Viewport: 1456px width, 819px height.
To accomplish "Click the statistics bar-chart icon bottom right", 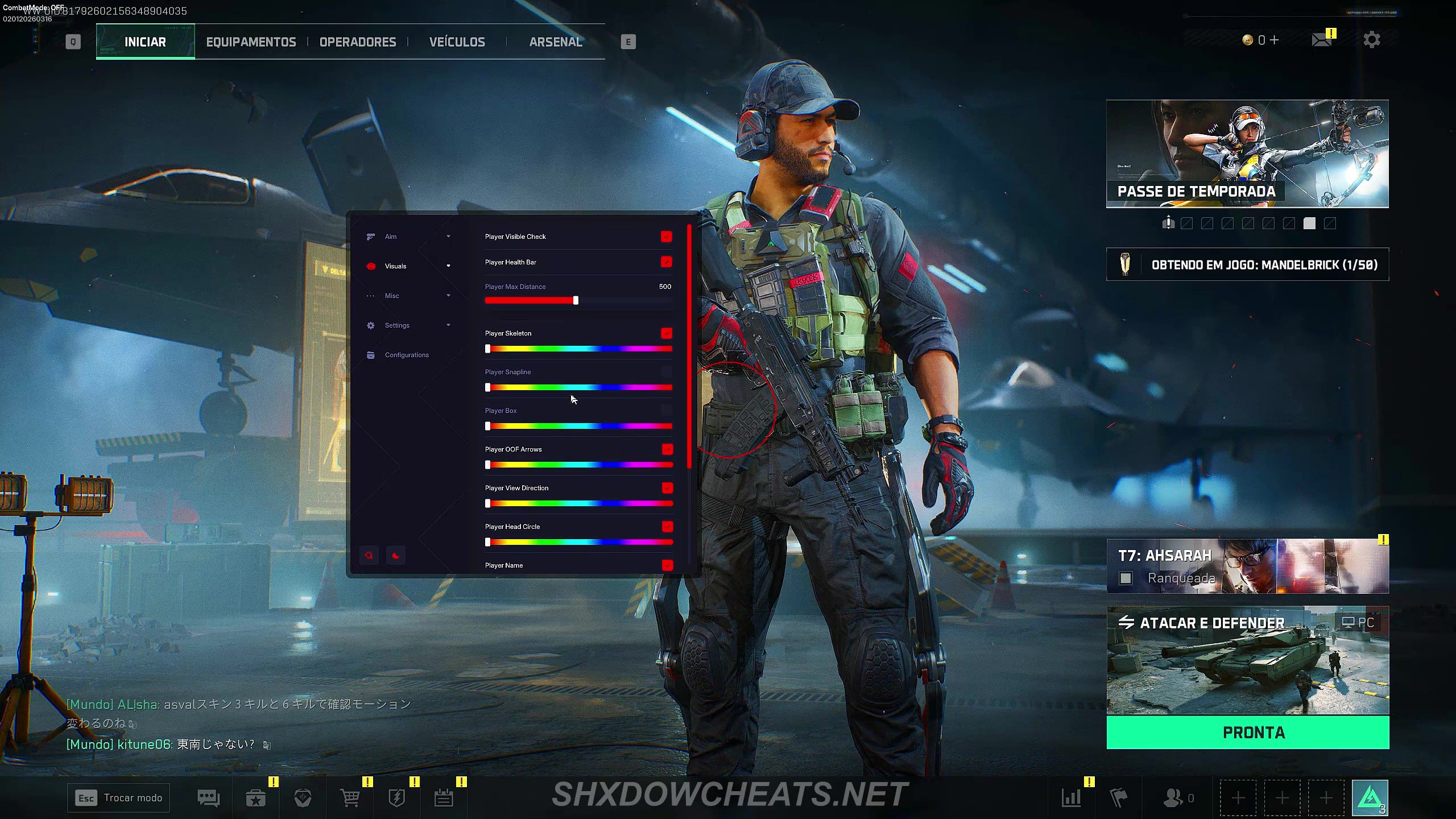I will (1072, 797).
